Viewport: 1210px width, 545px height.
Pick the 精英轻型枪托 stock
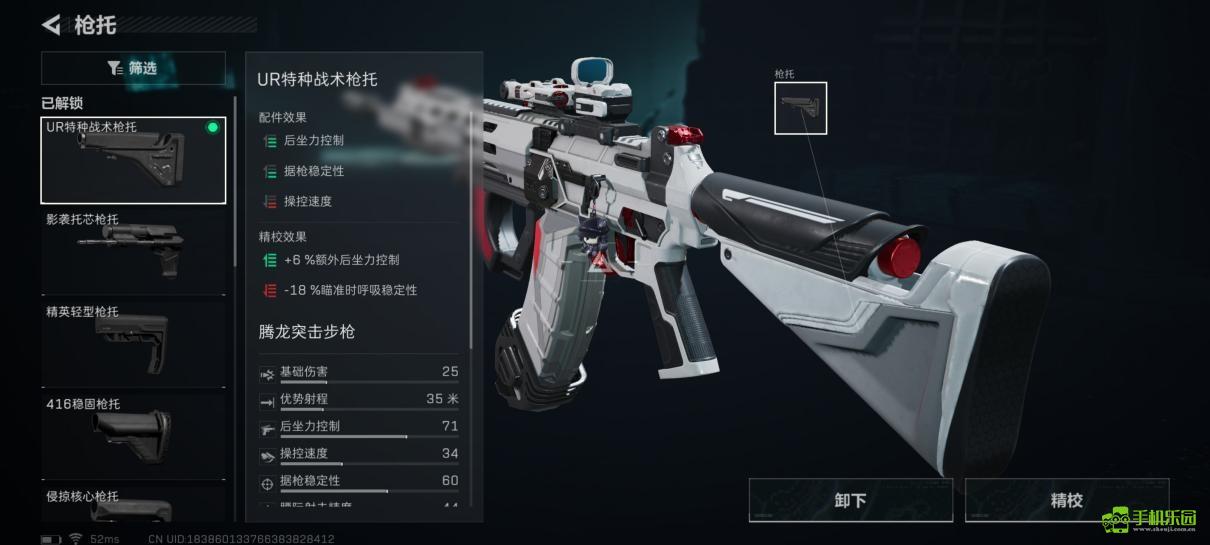pos(133,342)
